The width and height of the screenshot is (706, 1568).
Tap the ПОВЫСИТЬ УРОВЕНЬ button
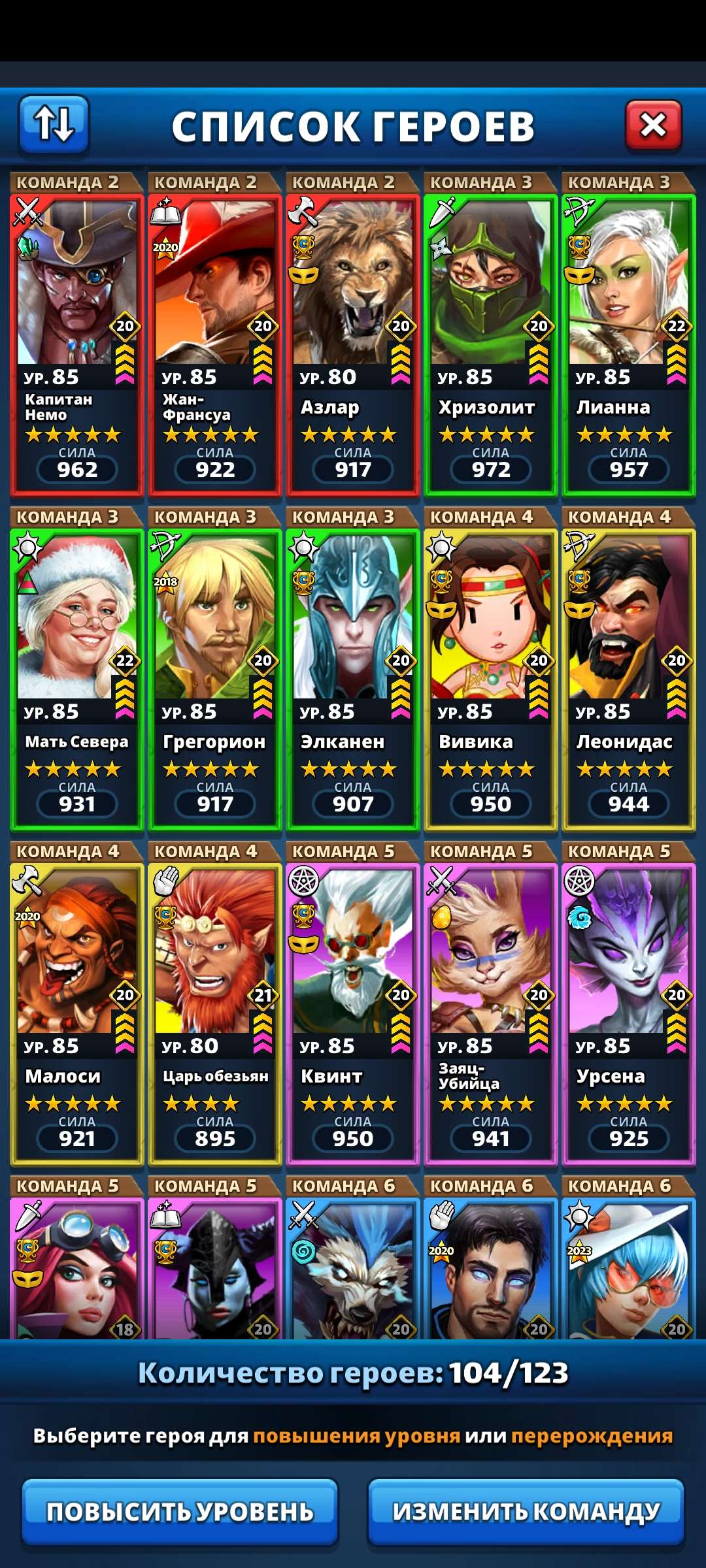[x=180, y=1511]
